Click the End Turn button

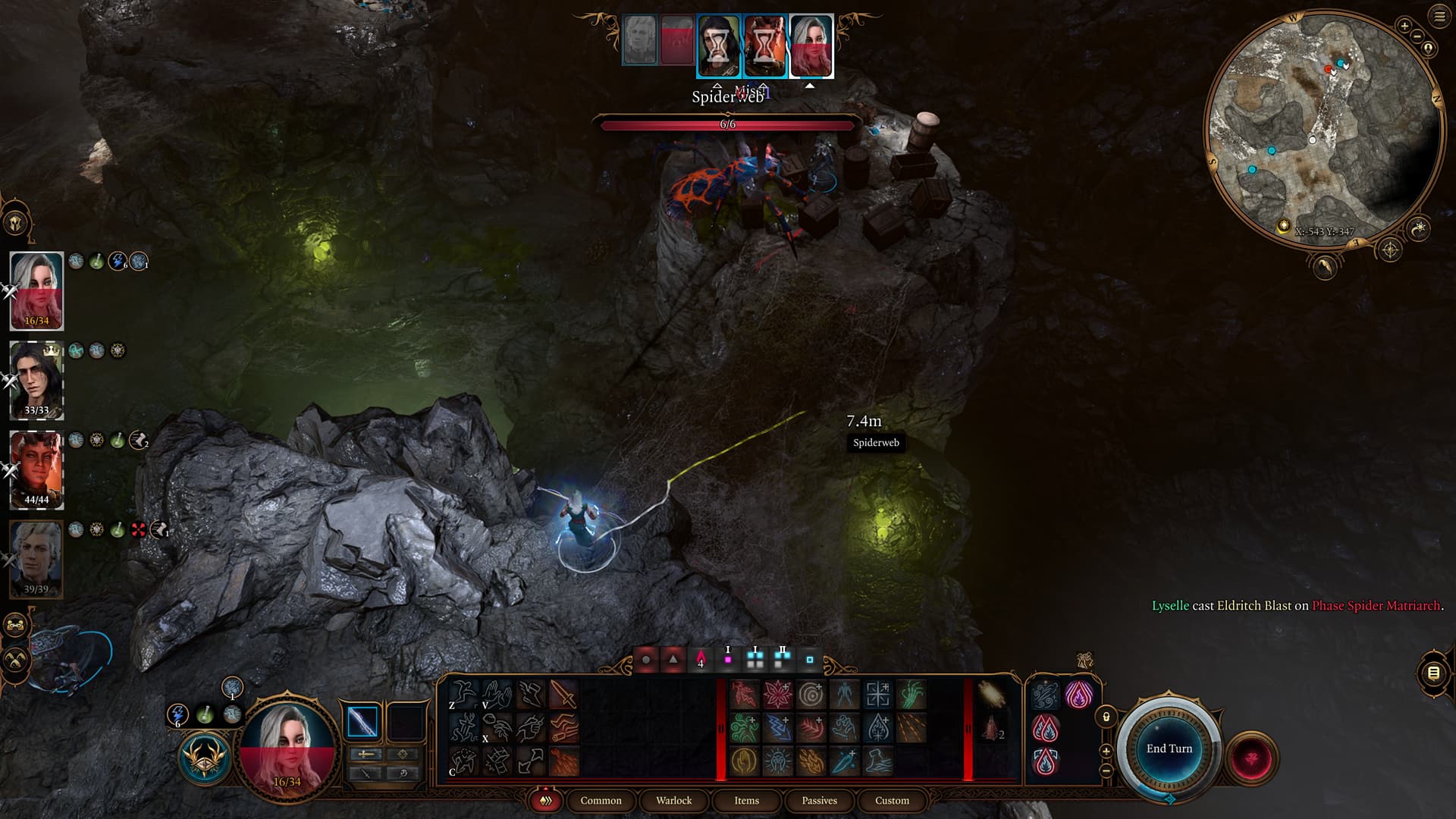click(1169, 748)
